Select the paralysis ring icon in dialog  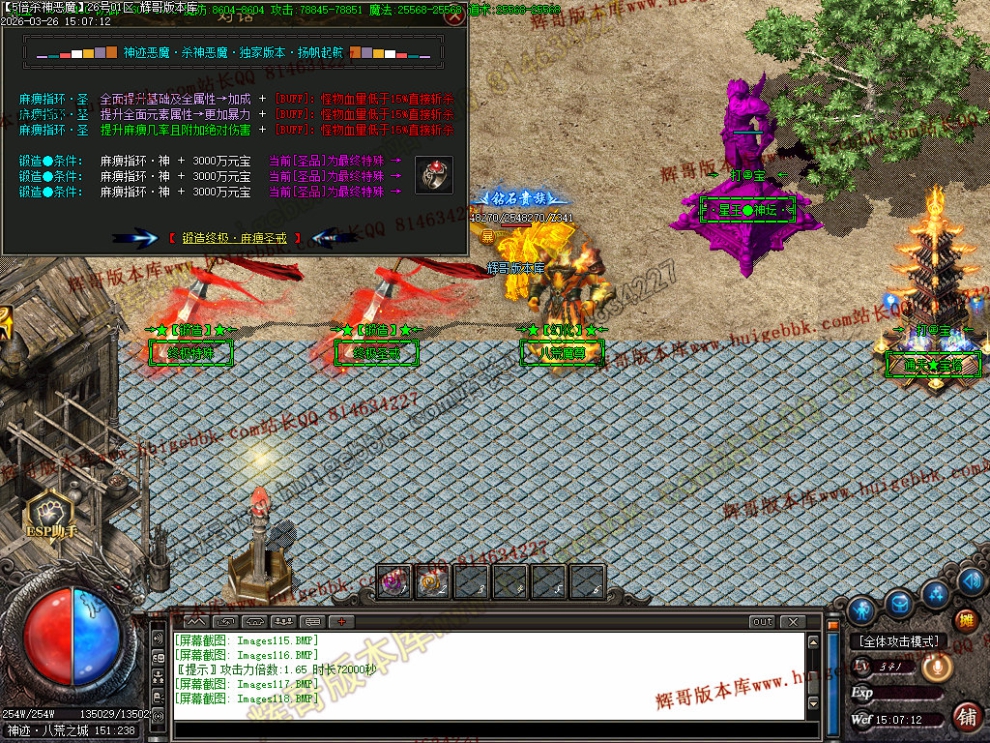coord(434,175)
